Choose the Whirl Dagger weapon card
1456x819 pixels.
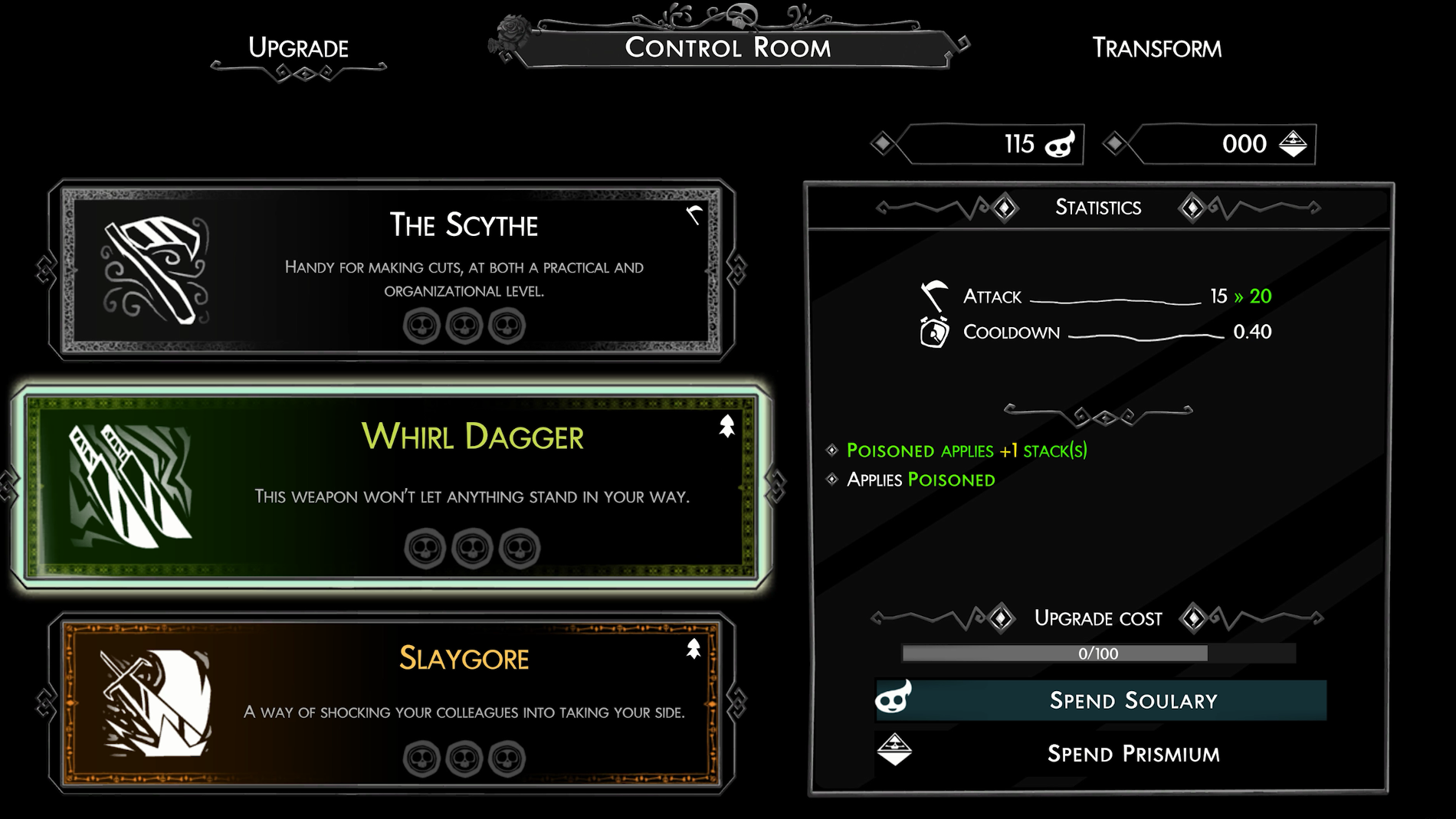[x=391, y=486]
